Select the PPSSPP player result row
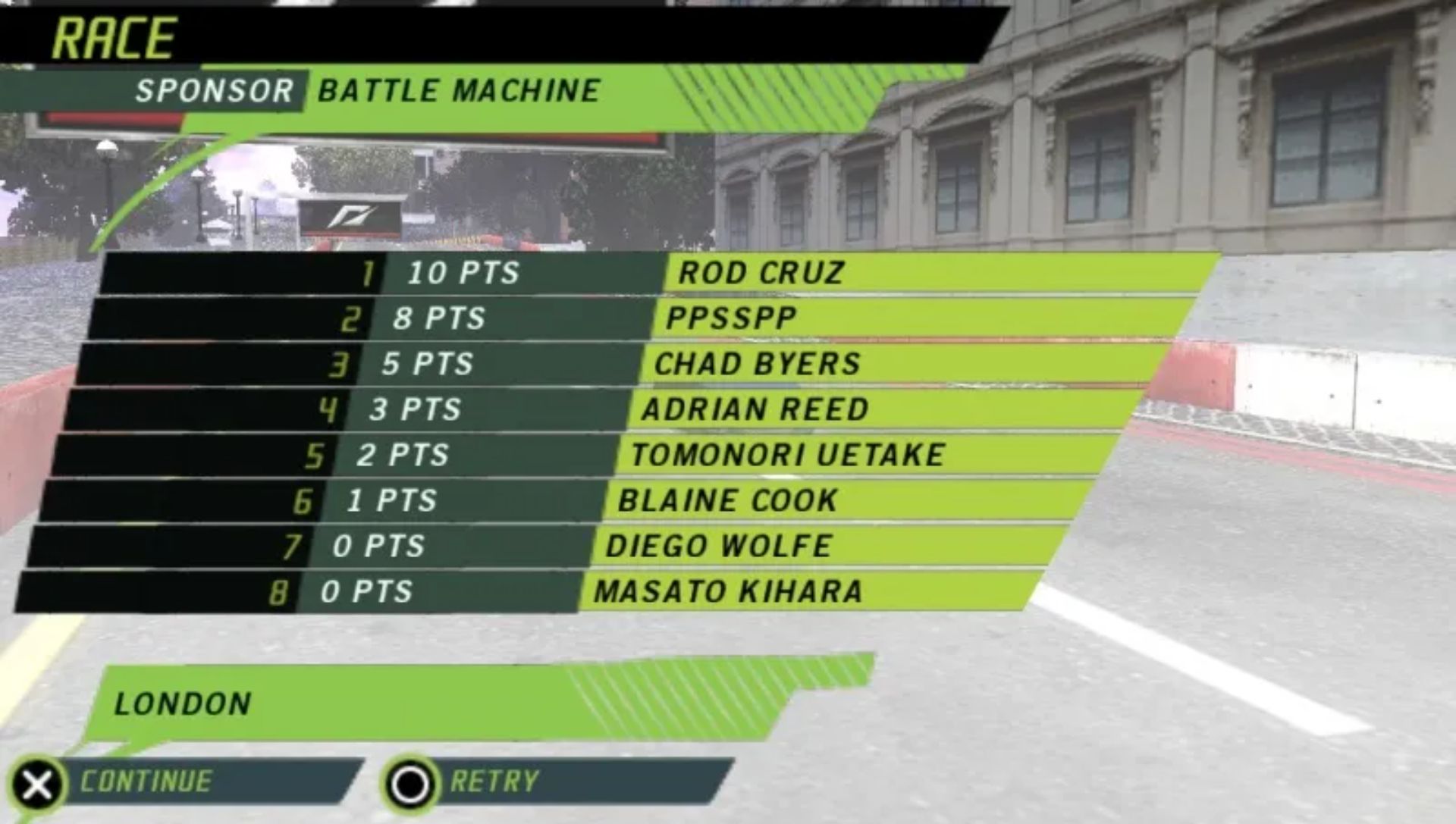The image size is (1456, 824). tap(731, 318)
